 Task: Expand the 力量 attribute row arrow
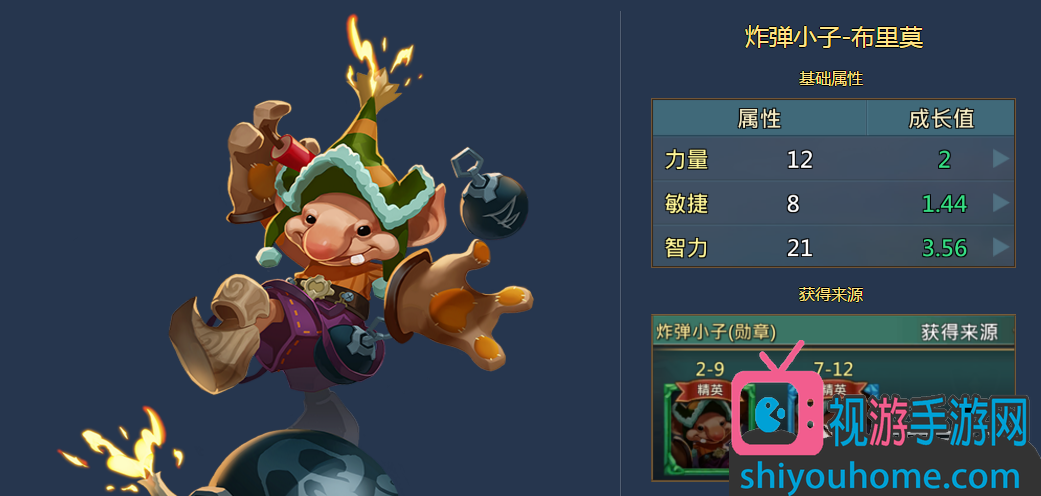tap(1000, 159)
